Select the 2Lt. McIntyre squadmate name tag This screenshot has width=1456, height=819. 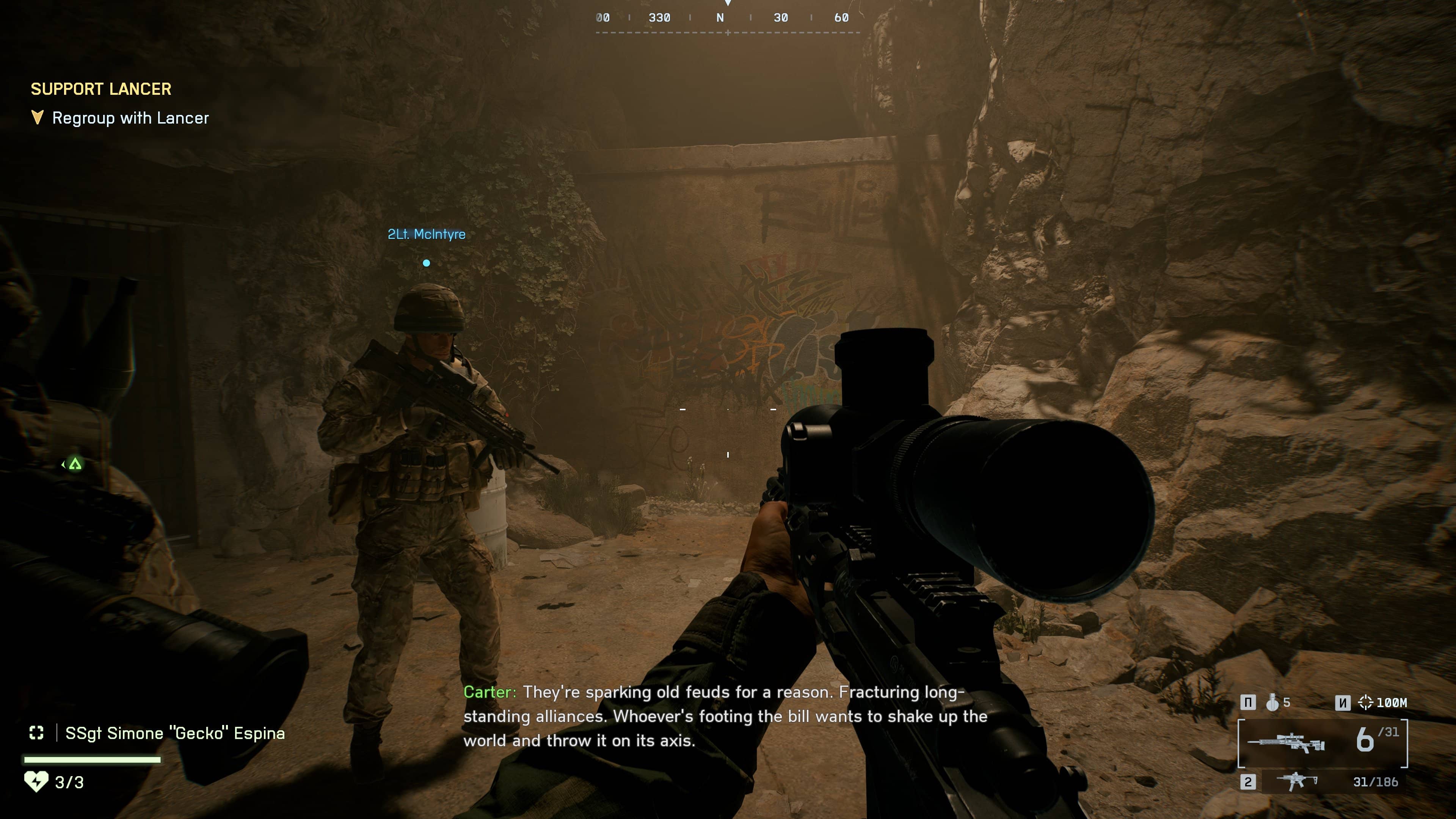tap(426, 234)
